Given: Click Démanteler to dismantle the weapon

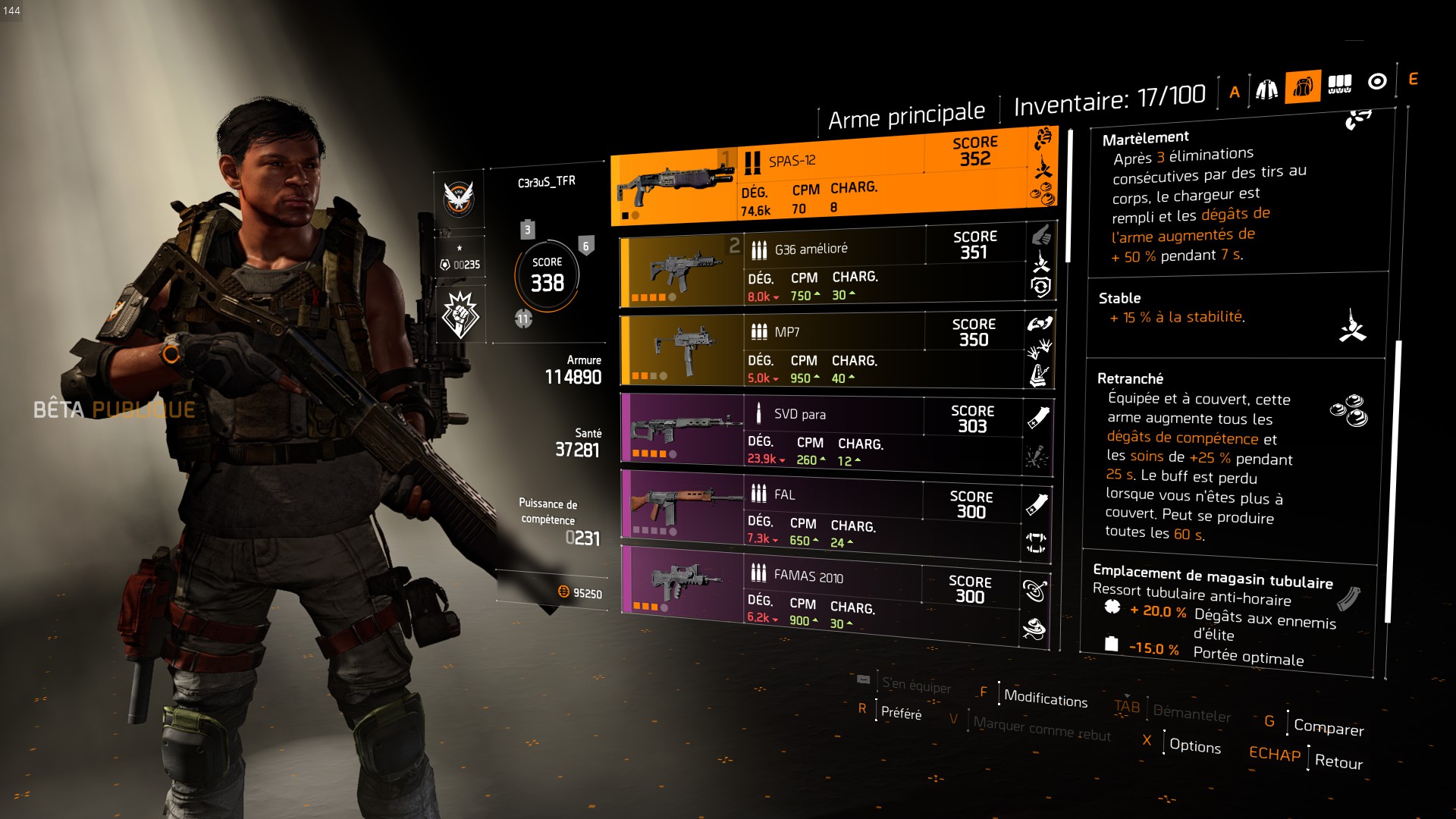Looking at the screenshot, I should tap(1191, 714).
